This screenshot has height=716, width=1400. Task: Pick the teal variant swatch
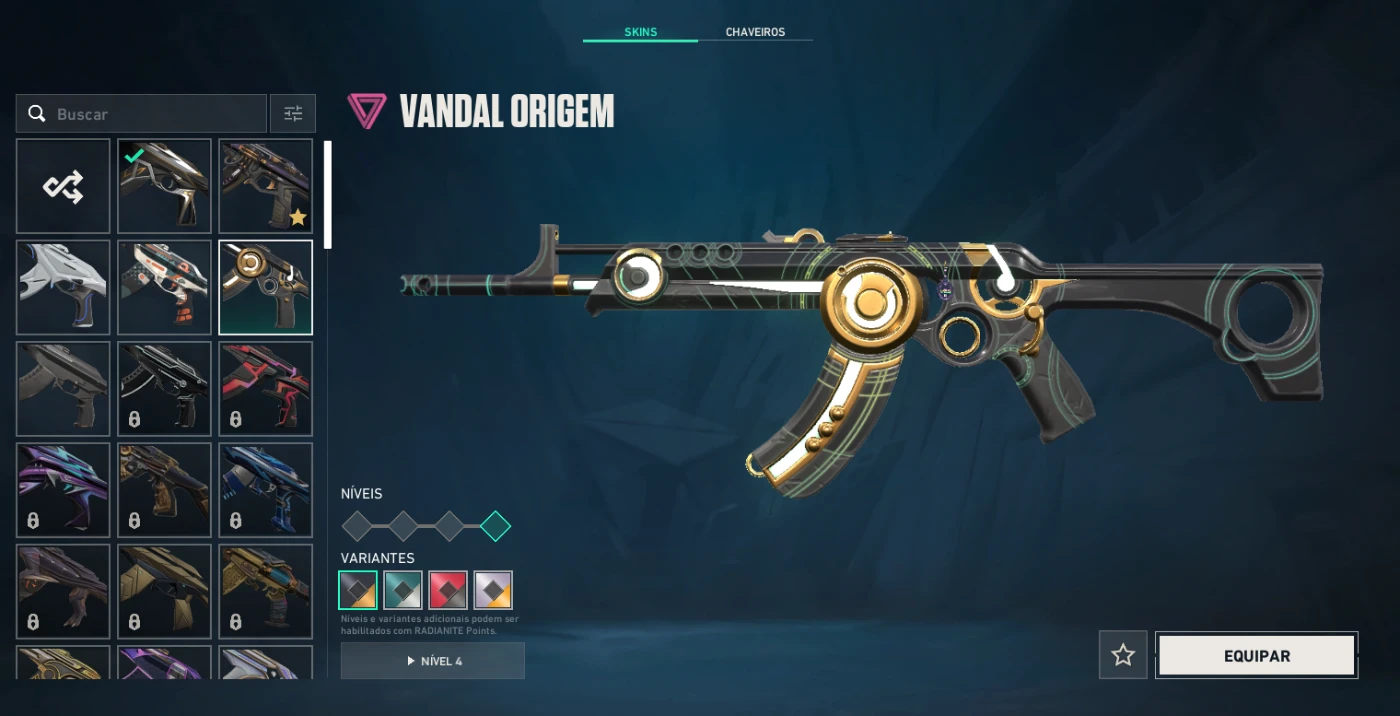tap(403, 590)
